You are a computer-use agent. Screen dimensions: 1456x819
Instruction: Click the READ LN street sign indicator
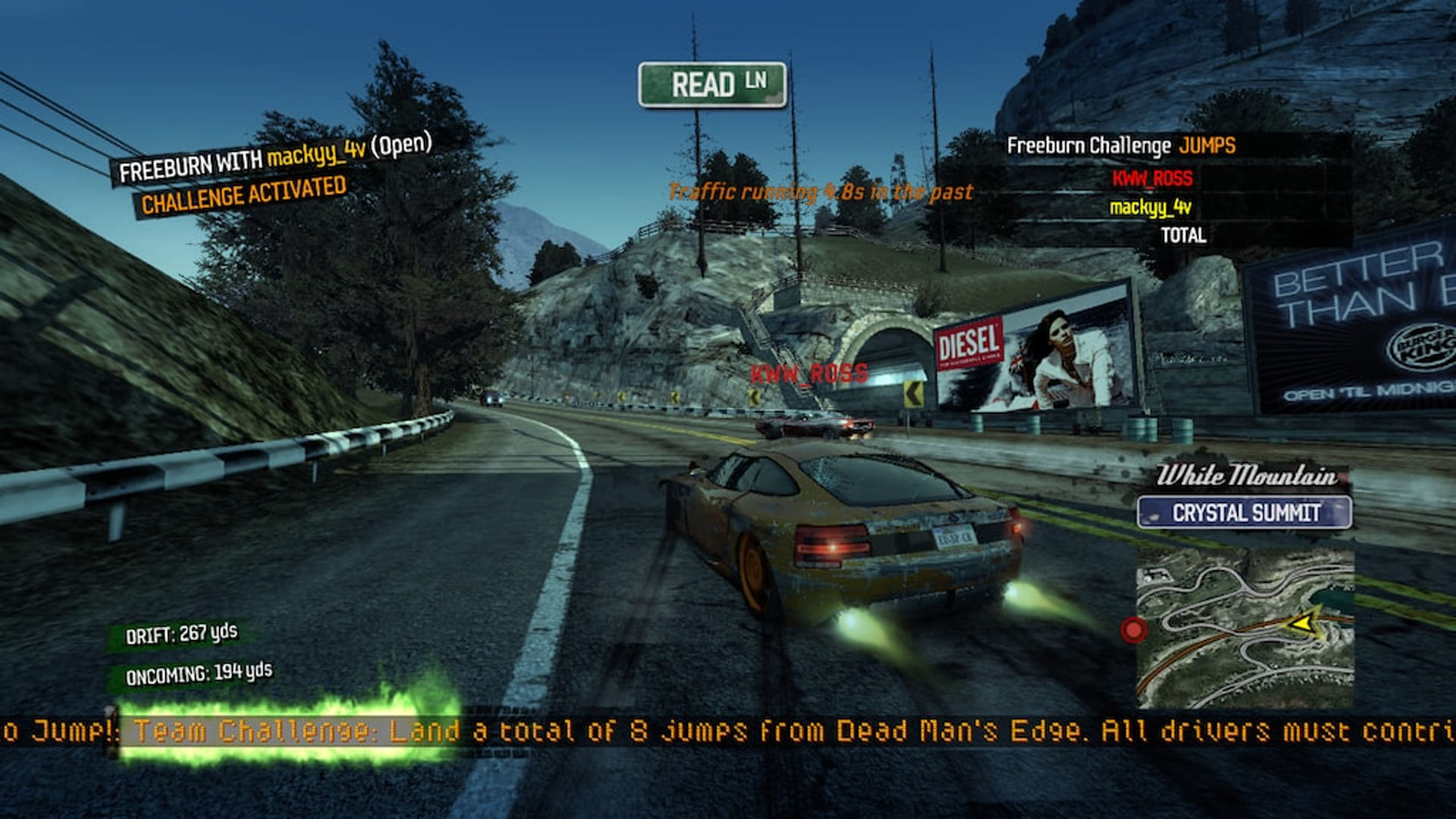coord(712,84)
